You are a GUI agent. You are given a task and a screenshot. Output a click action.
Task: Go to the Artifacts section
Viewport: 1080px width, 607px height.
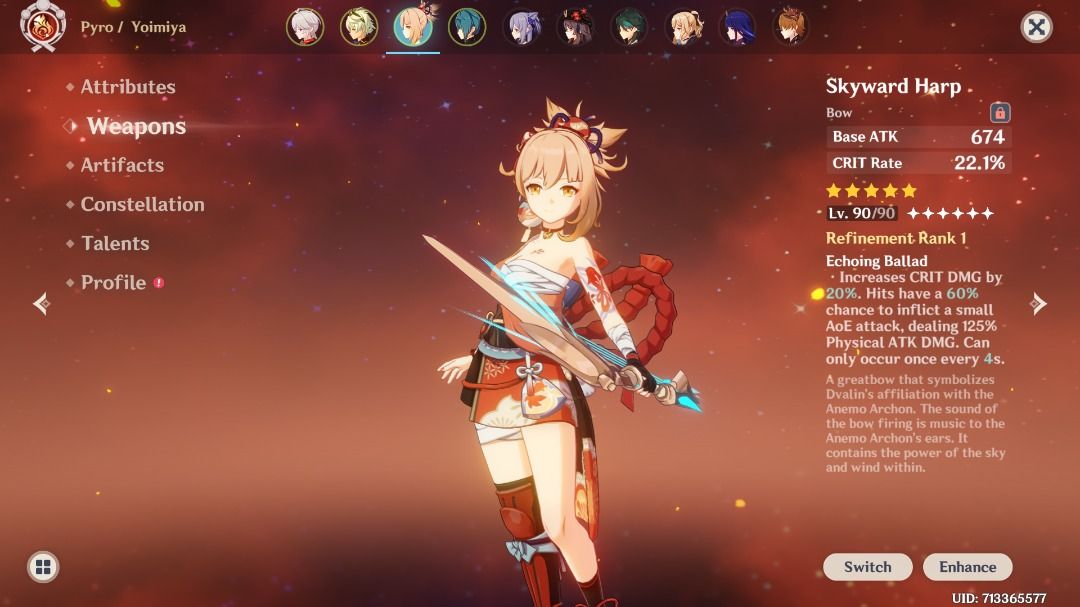(x=121, y=165)
